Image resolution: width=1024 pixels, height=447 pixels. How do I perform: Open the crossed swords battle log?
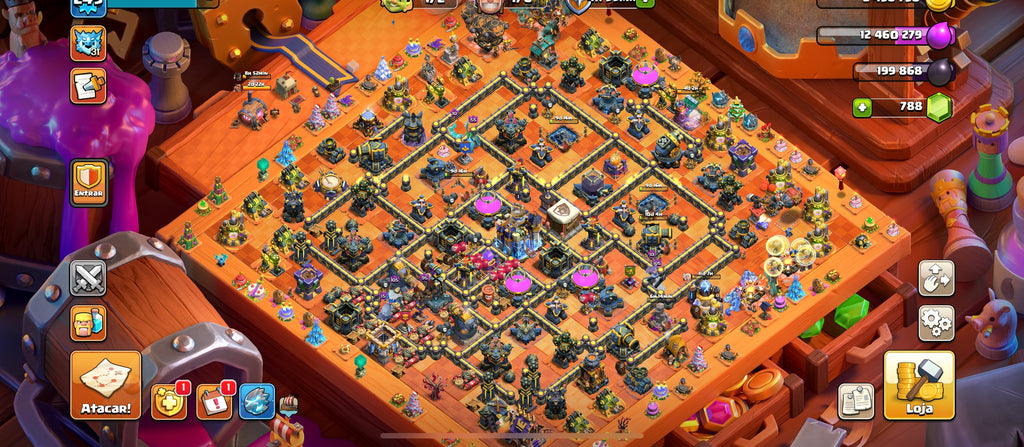coord(88,278)
